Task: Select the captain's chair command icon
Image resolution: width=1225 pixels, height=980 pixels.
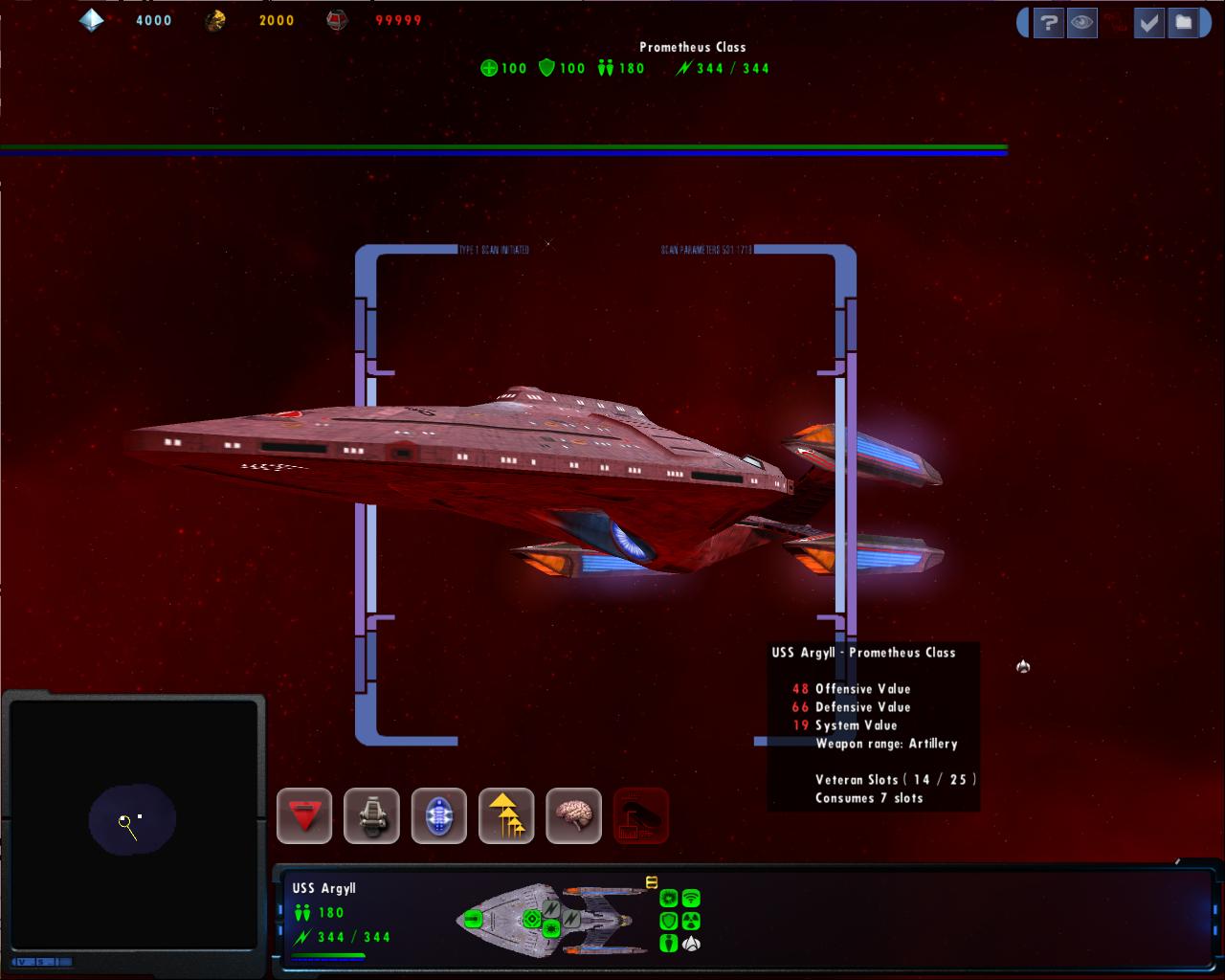Action: coord(371,816)
